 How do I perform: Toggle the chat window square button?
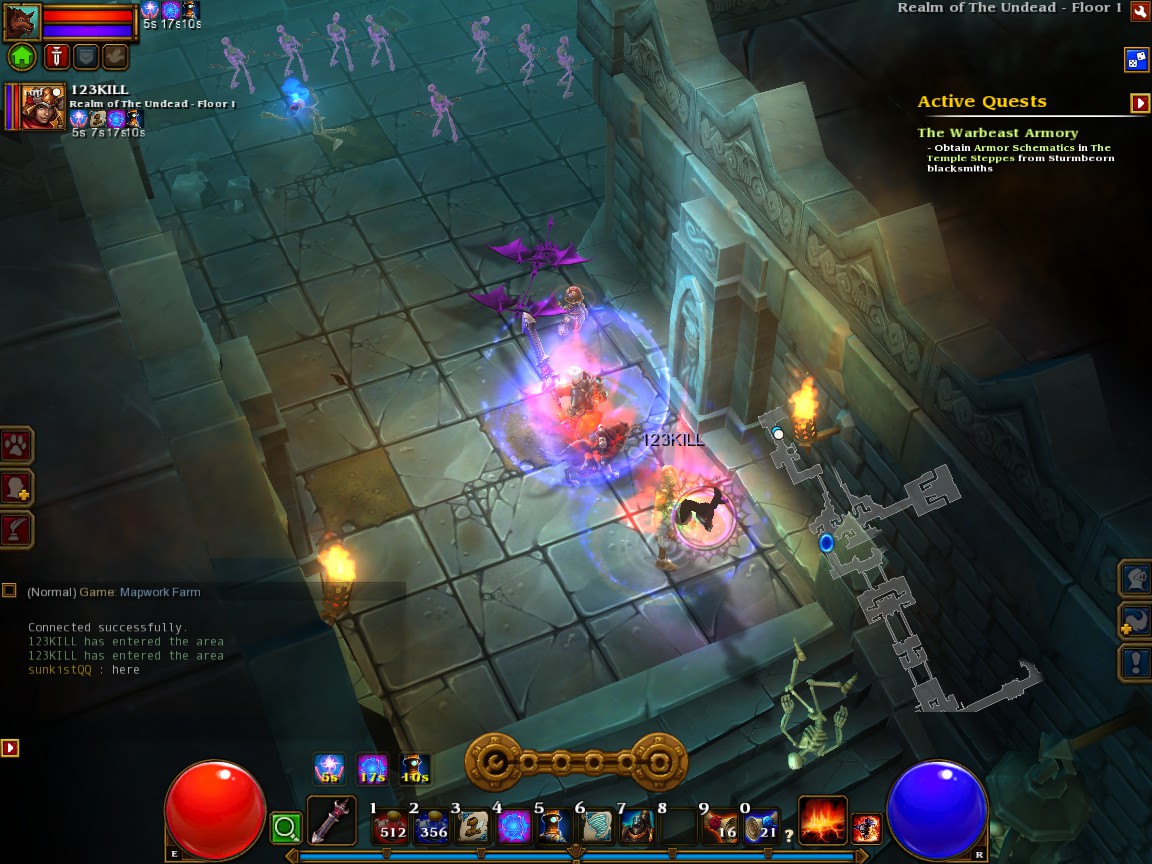pos(9,591)
